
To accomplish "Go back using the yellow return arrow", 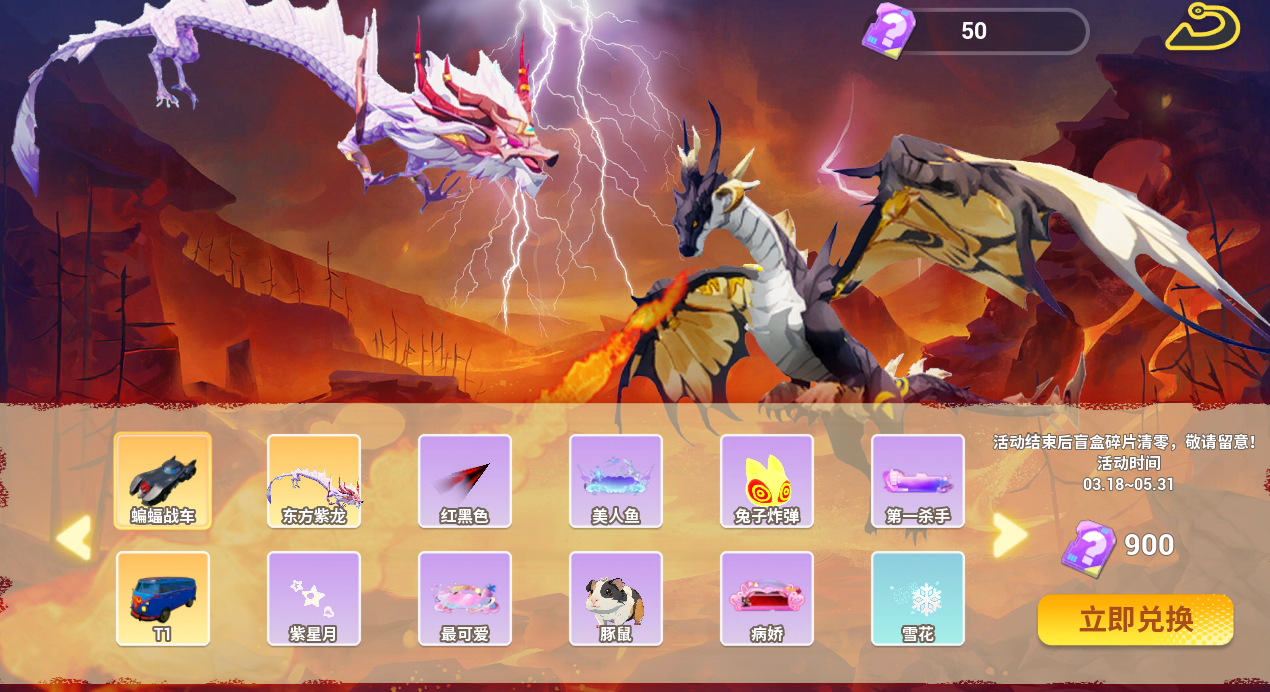I will 1202,28.
